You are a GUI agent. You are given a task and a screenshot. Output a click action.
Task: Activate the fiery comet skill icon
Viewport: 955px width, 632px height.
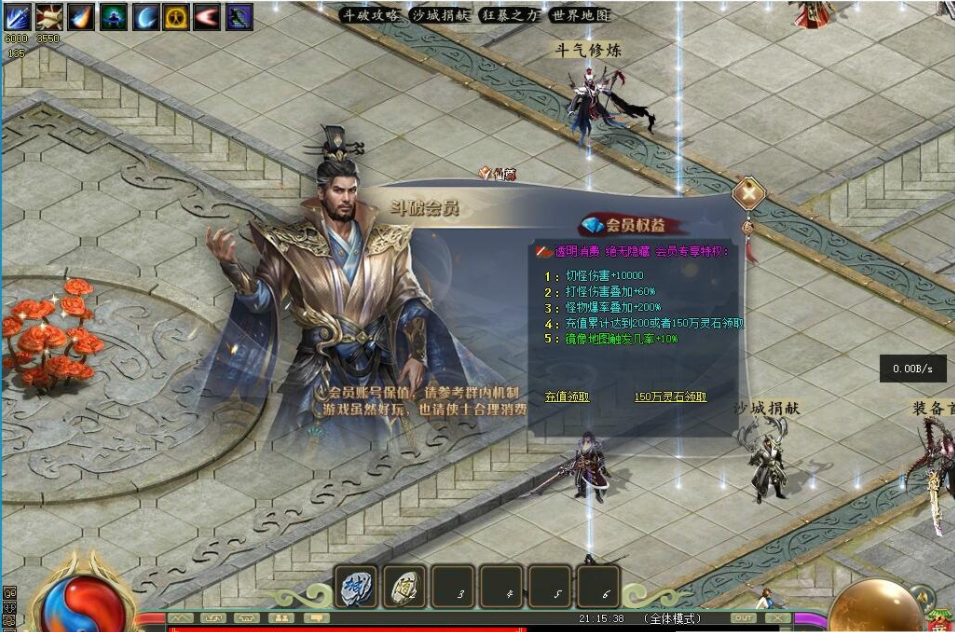81,17
